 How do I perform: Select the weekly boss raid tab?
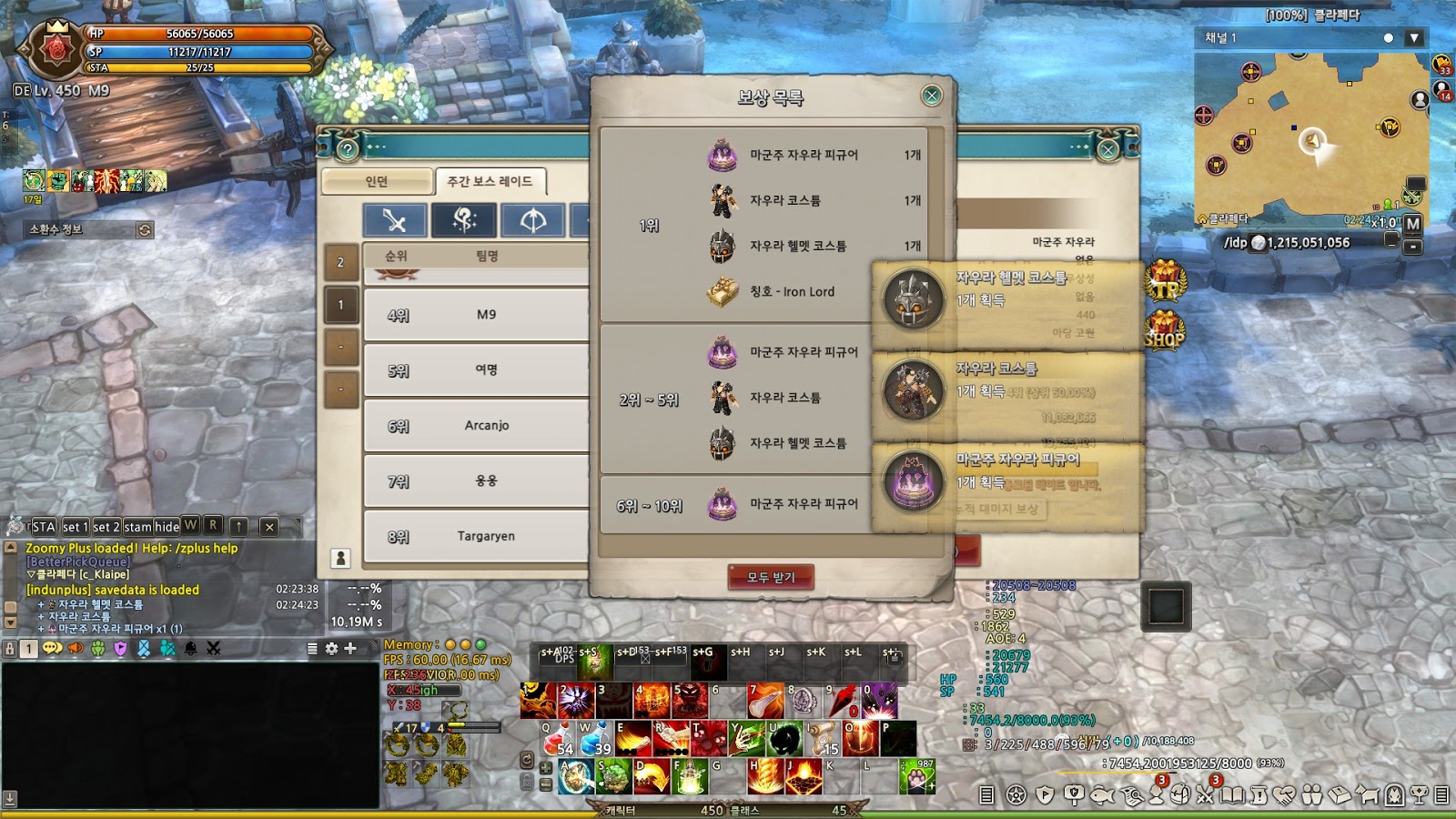[490, 182]
